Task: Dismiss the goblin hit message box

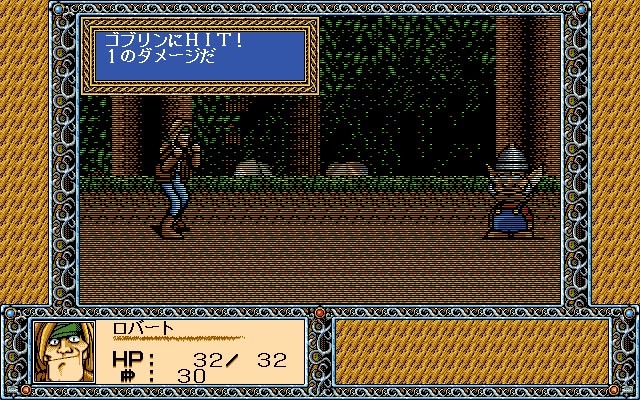Action: (x=199, y=56)
